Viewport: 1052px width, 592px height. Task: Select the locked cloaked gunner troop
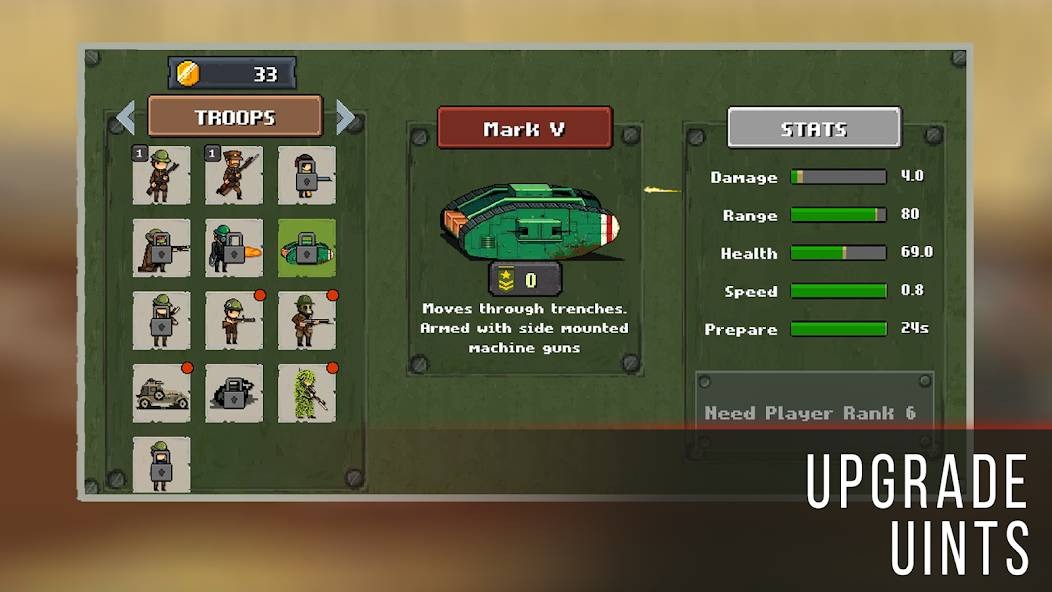point(161,248)
